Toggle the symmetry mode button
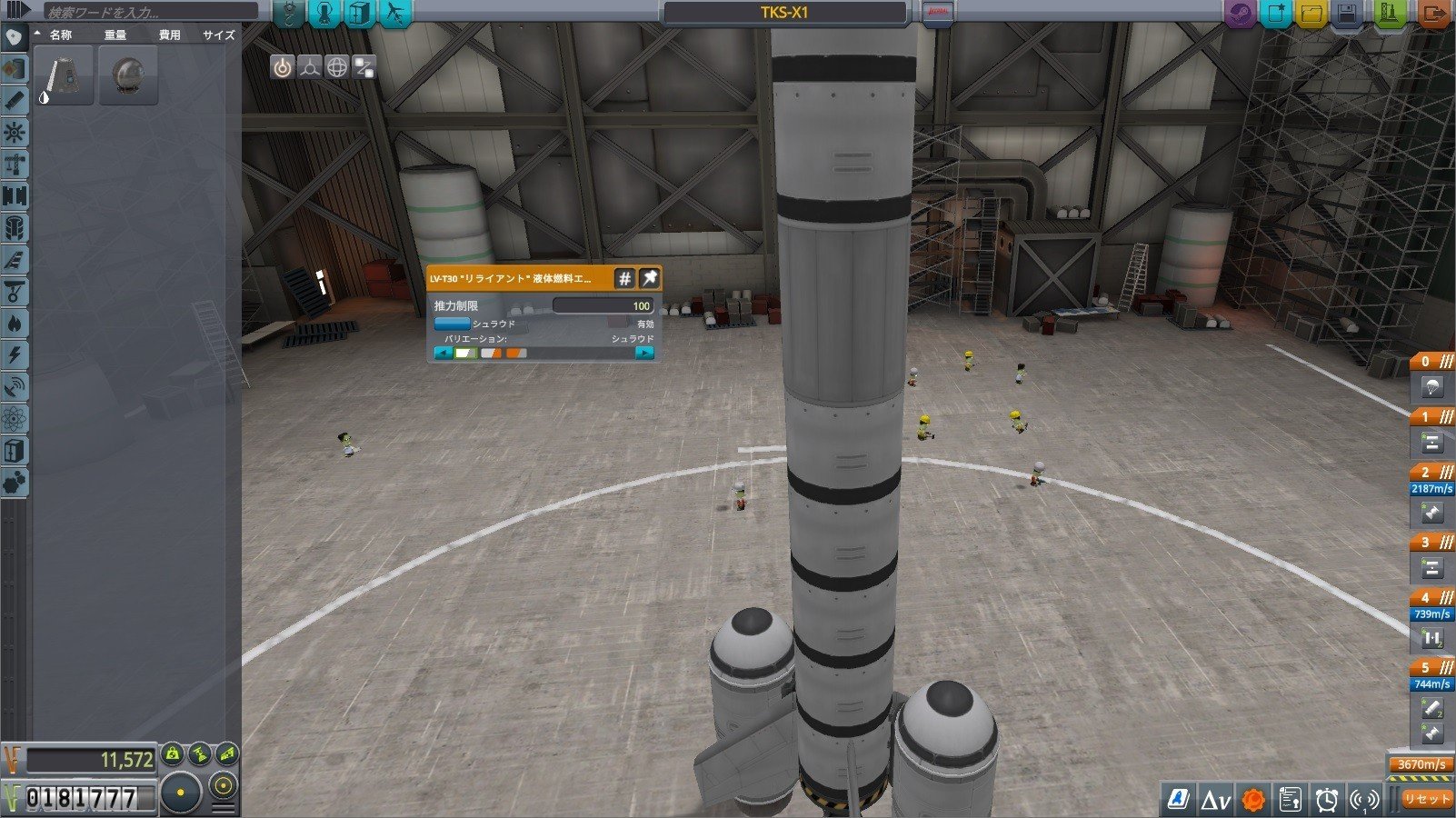This screenshot has height=818, width=1456. 181,793
